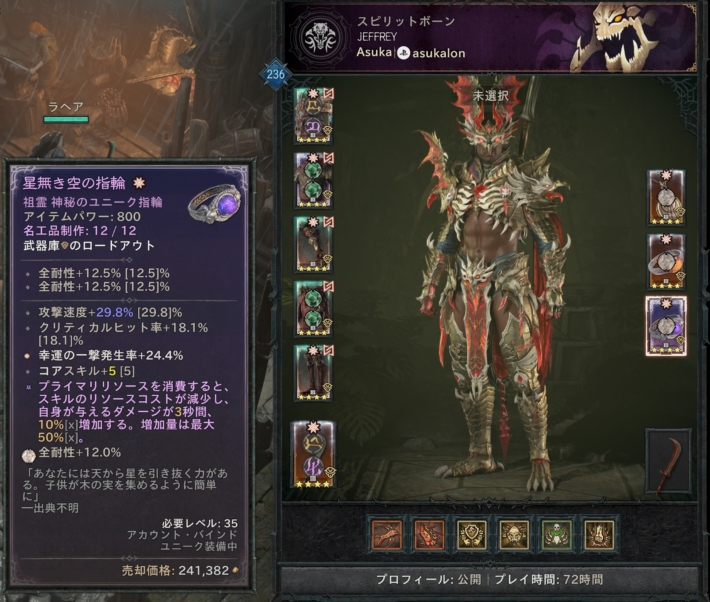Viewport: 710px width, 602px height.
Task: Select the amulet equipment slot
Action: tap(666, 197)
